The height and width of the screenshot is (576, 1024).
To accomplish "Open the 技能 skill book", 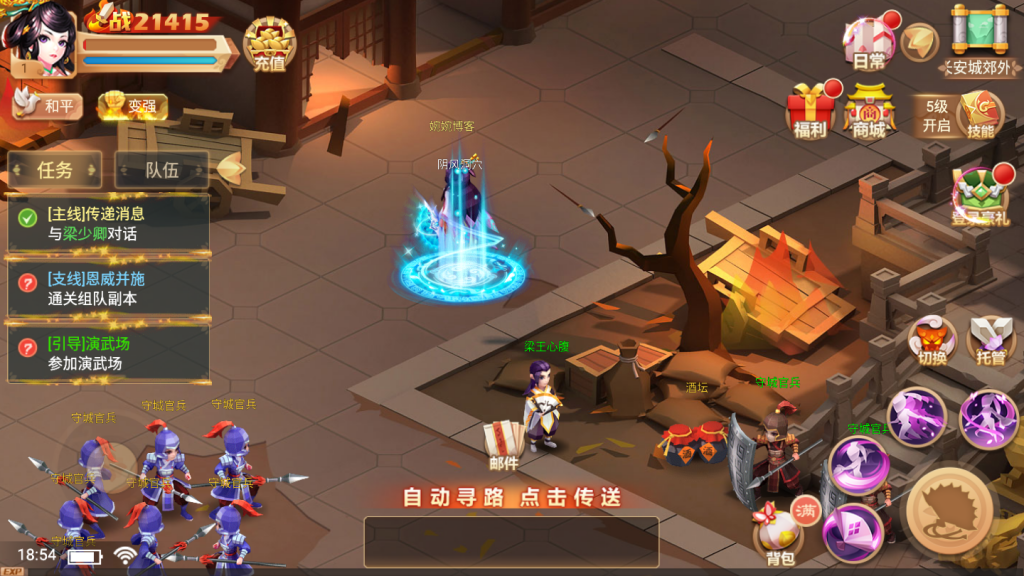I will [980, 115].
